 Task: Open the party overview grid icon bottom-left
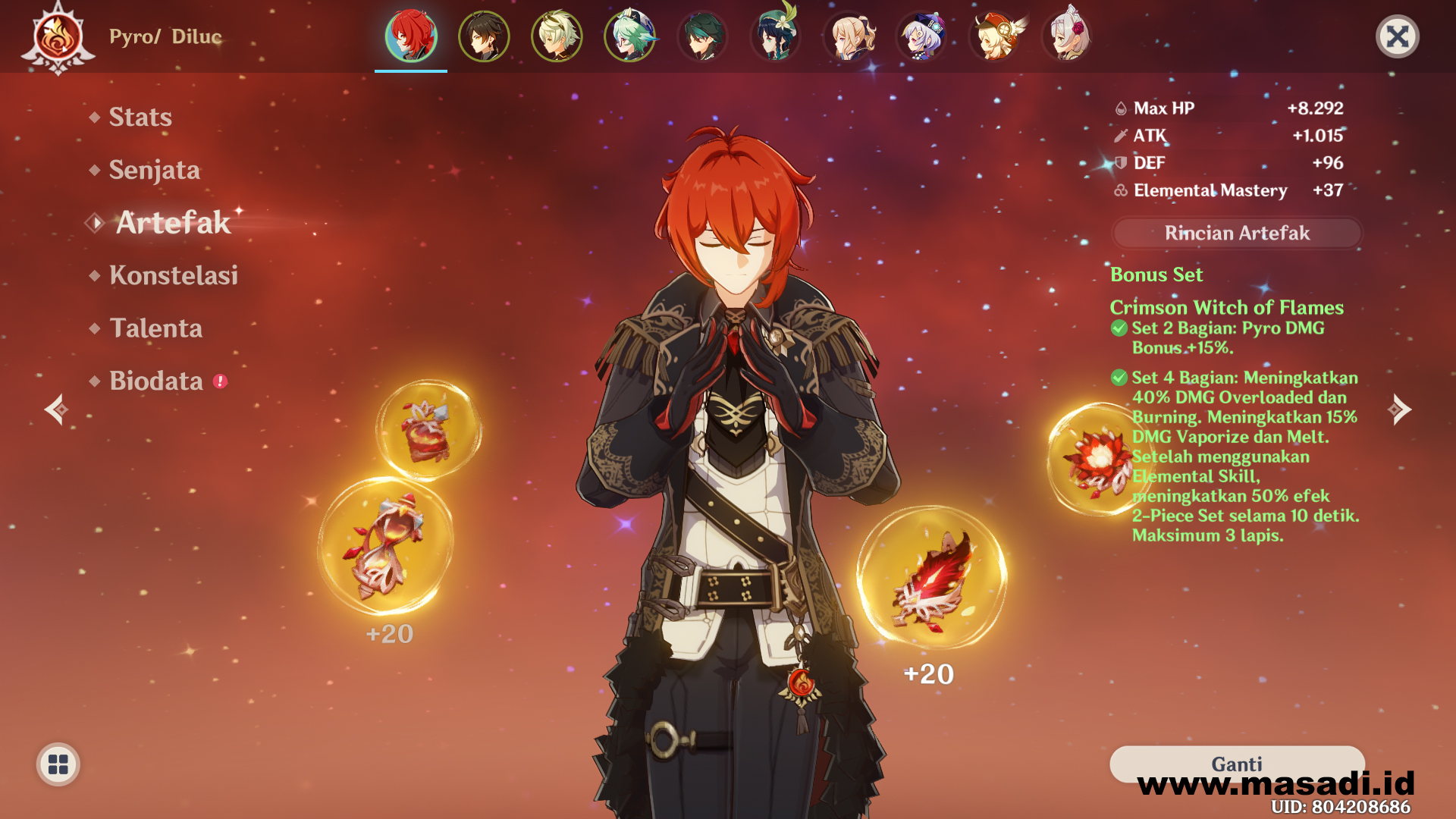[x=57, y=764]
